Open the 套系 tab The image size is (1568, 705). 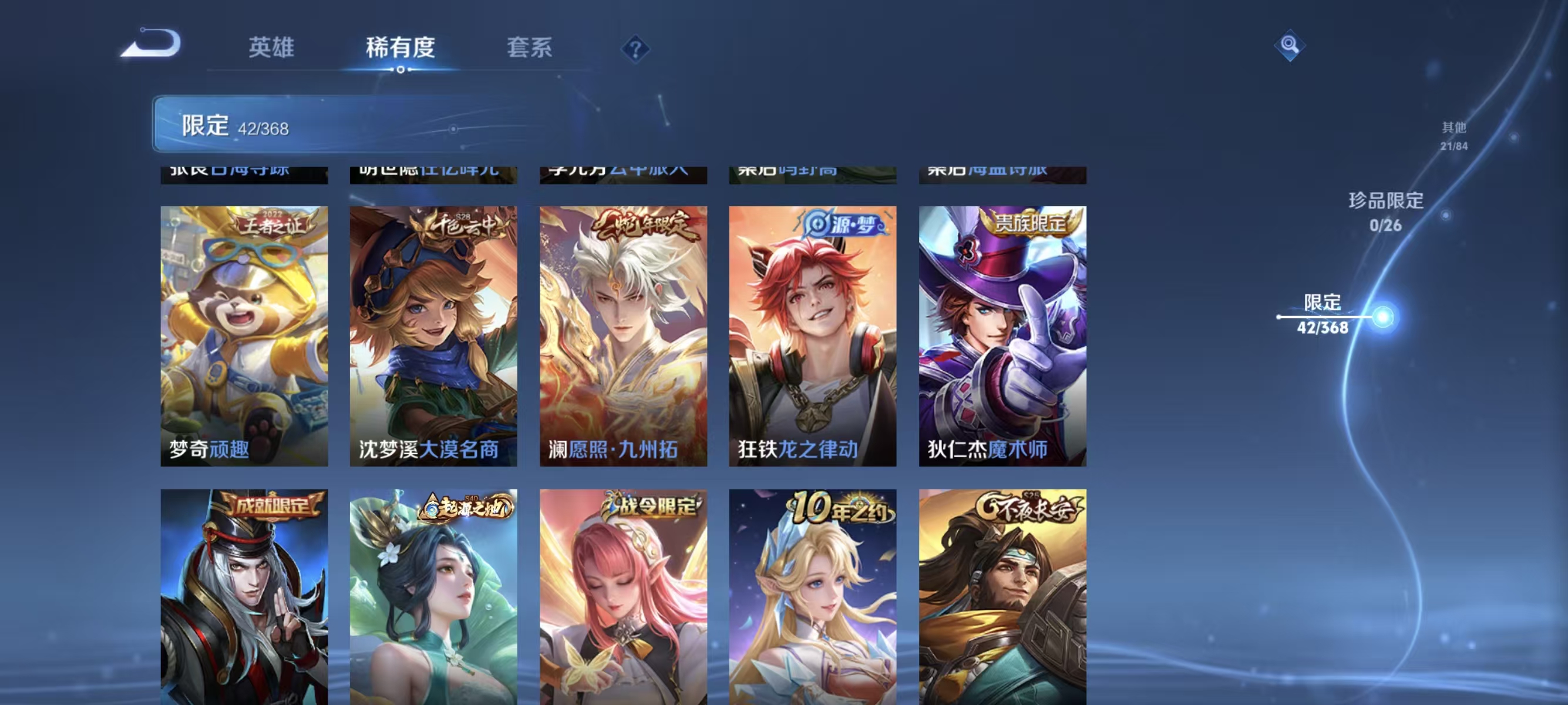[x=531, y=49]
